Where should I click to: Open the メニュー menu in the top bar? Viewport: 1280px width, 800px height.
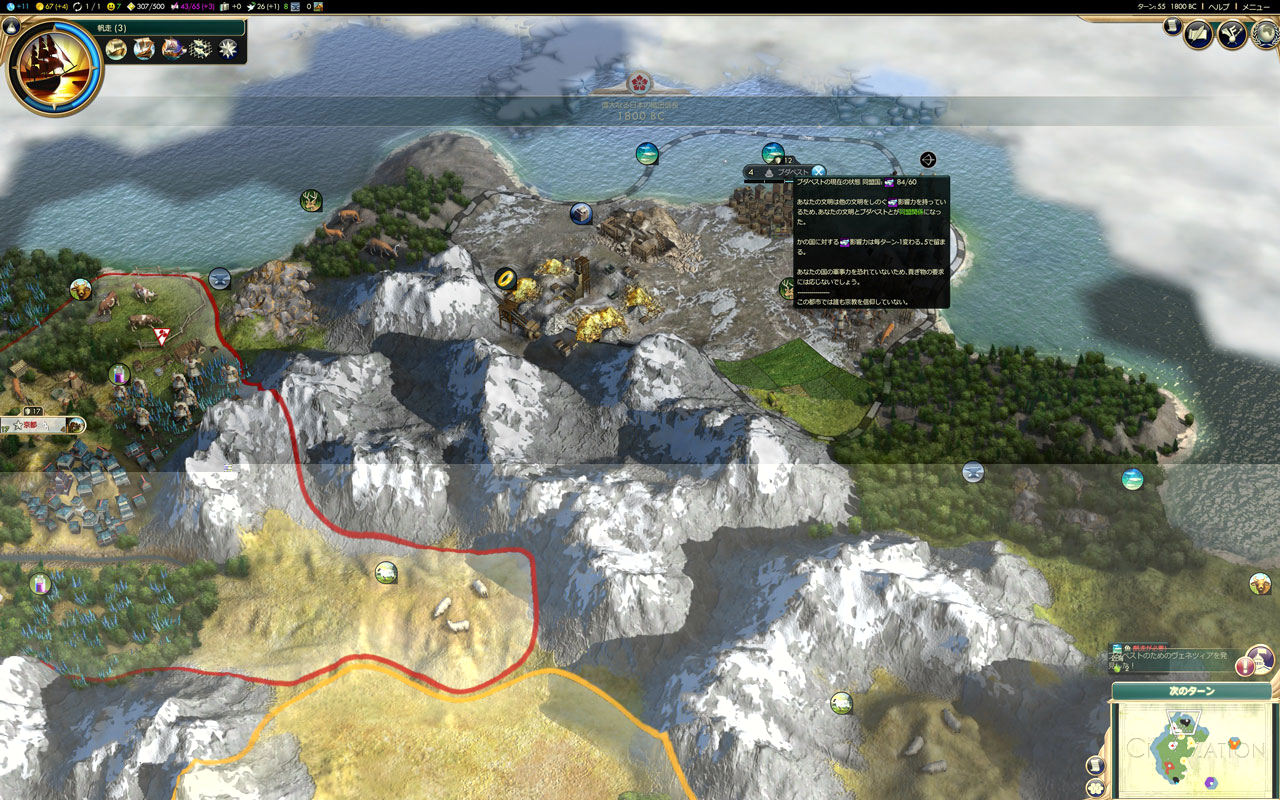pos(1256,6)
